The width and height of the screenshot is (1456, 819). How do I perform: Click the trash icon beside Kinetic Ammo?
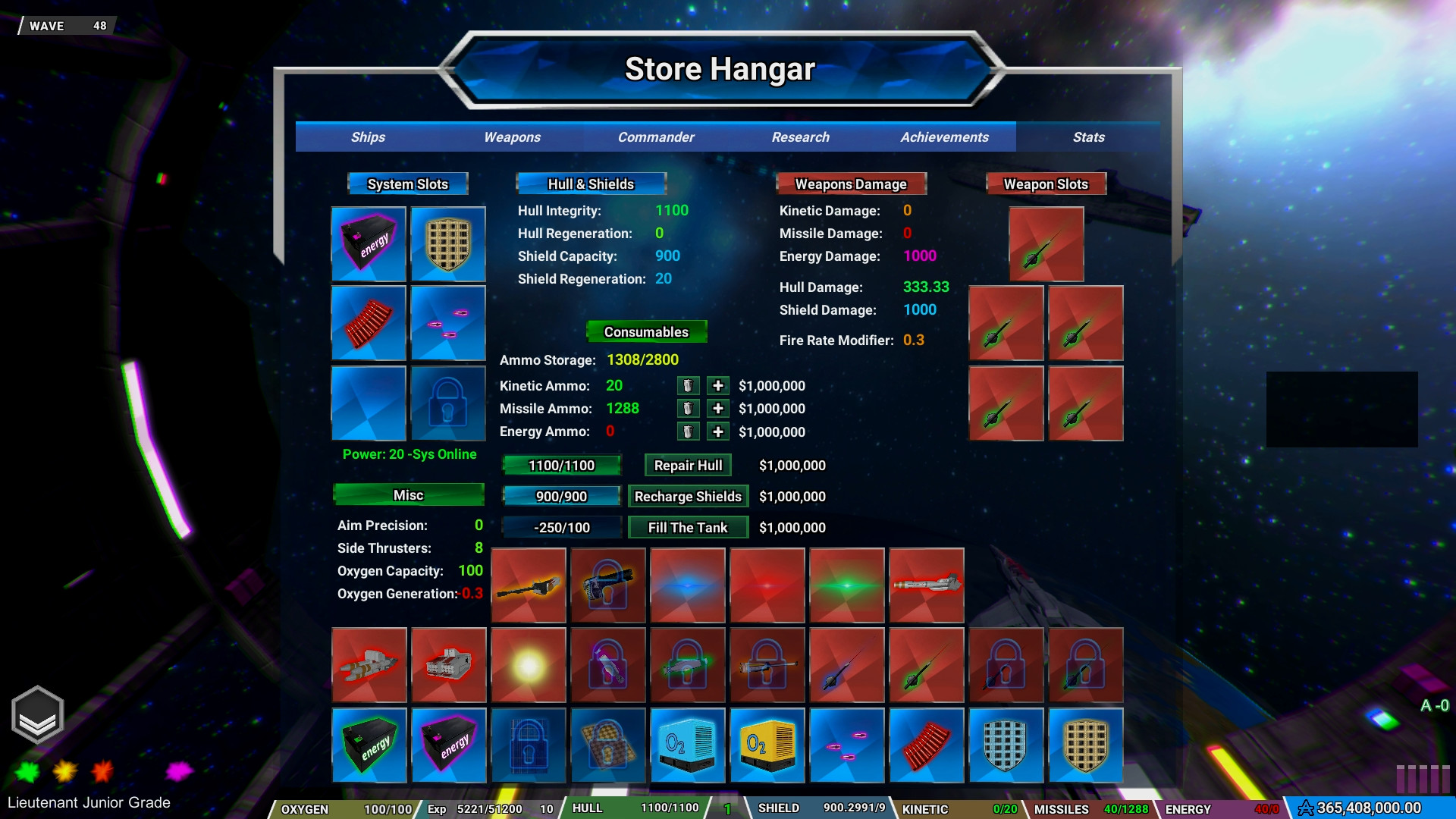(688, 385)
